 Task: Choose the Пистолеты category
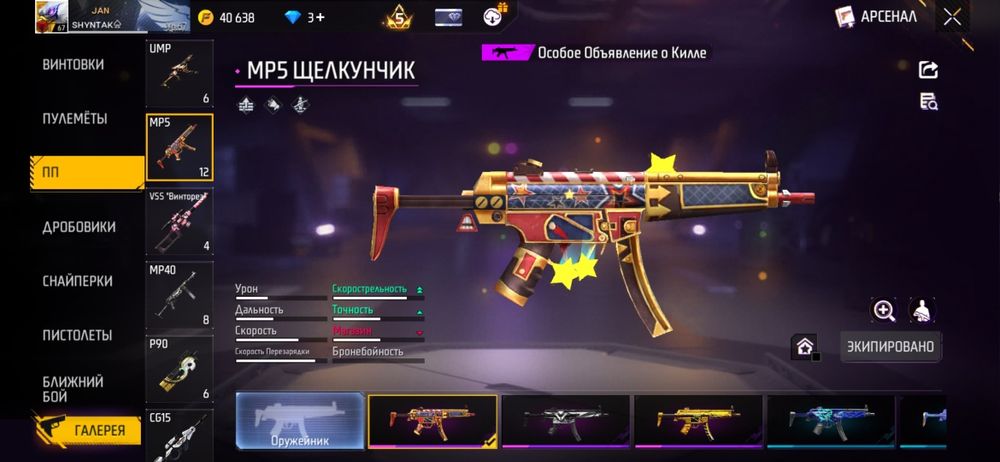tap(77, 335)
